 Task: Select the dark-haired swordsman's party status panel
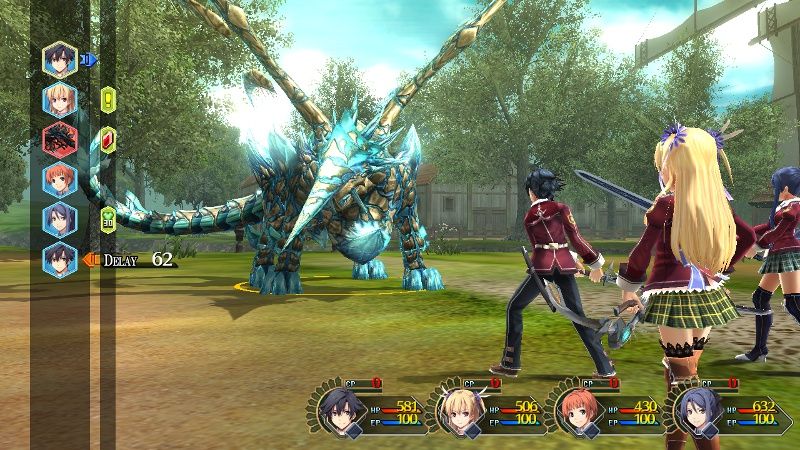point(369,406)
